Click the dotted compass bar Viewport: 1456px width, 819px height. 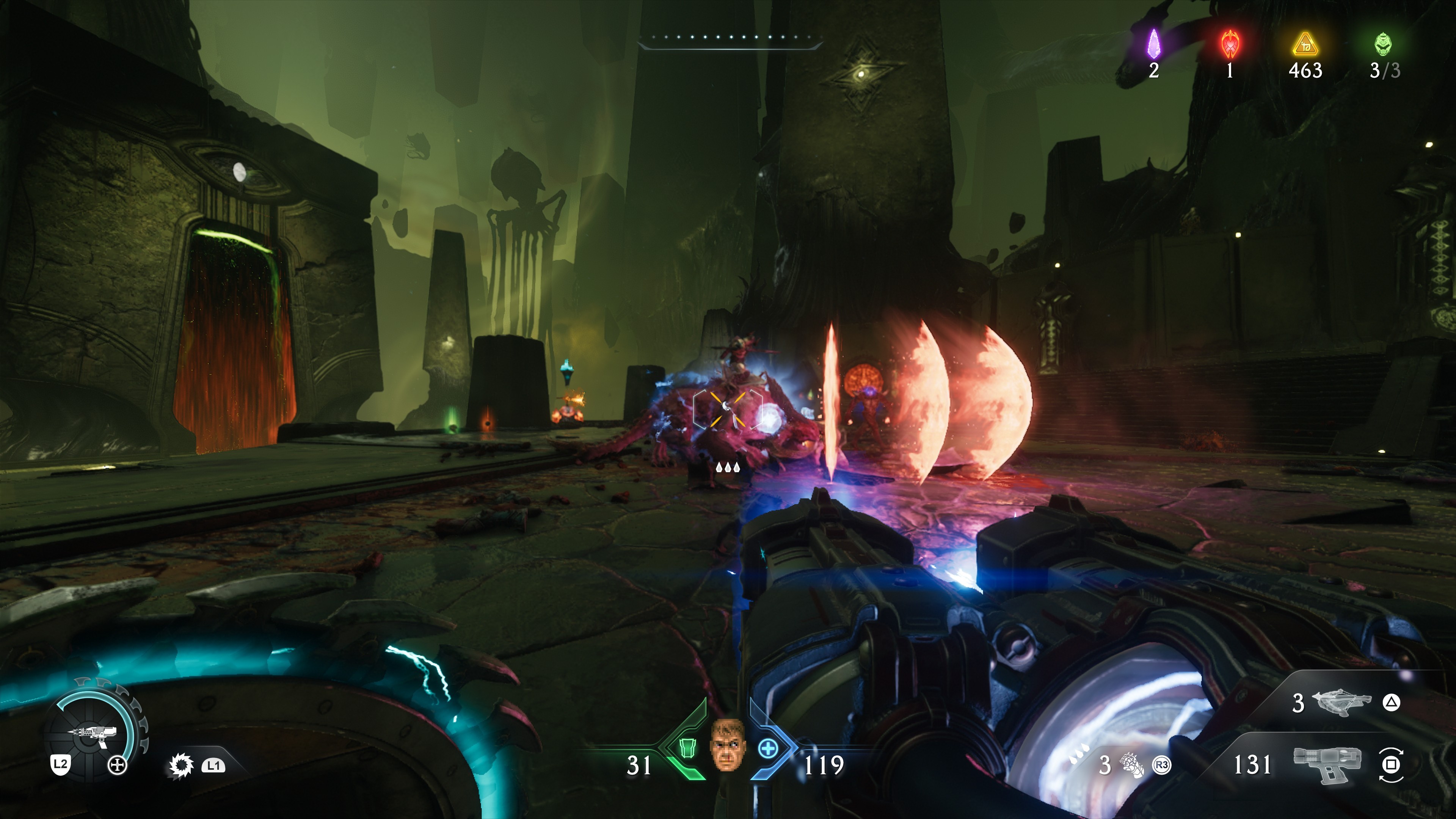(x=729, y=38)
